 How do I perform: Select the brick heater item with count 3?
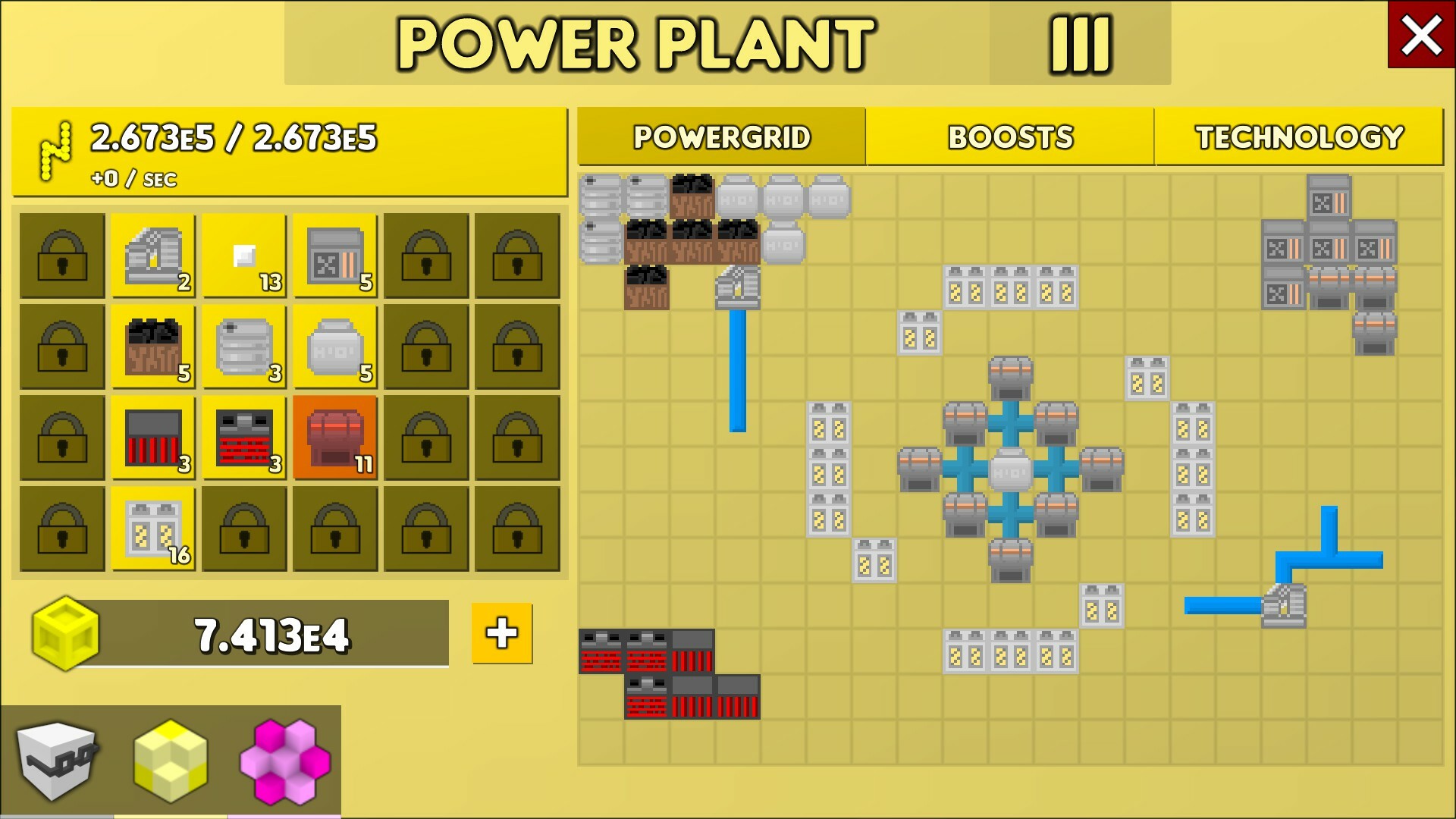point(244,438)
